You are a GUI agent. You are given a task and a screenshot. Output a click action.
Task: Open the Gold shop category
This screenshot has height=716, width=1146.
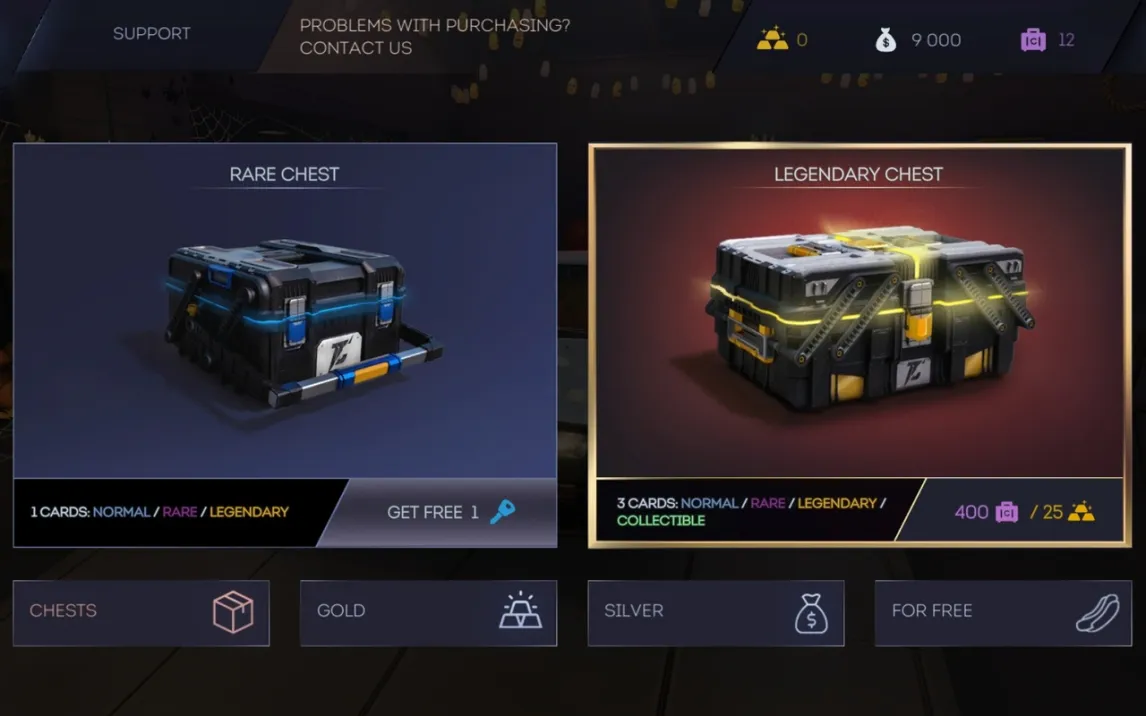pyautogui.click(x=428, y=612)
